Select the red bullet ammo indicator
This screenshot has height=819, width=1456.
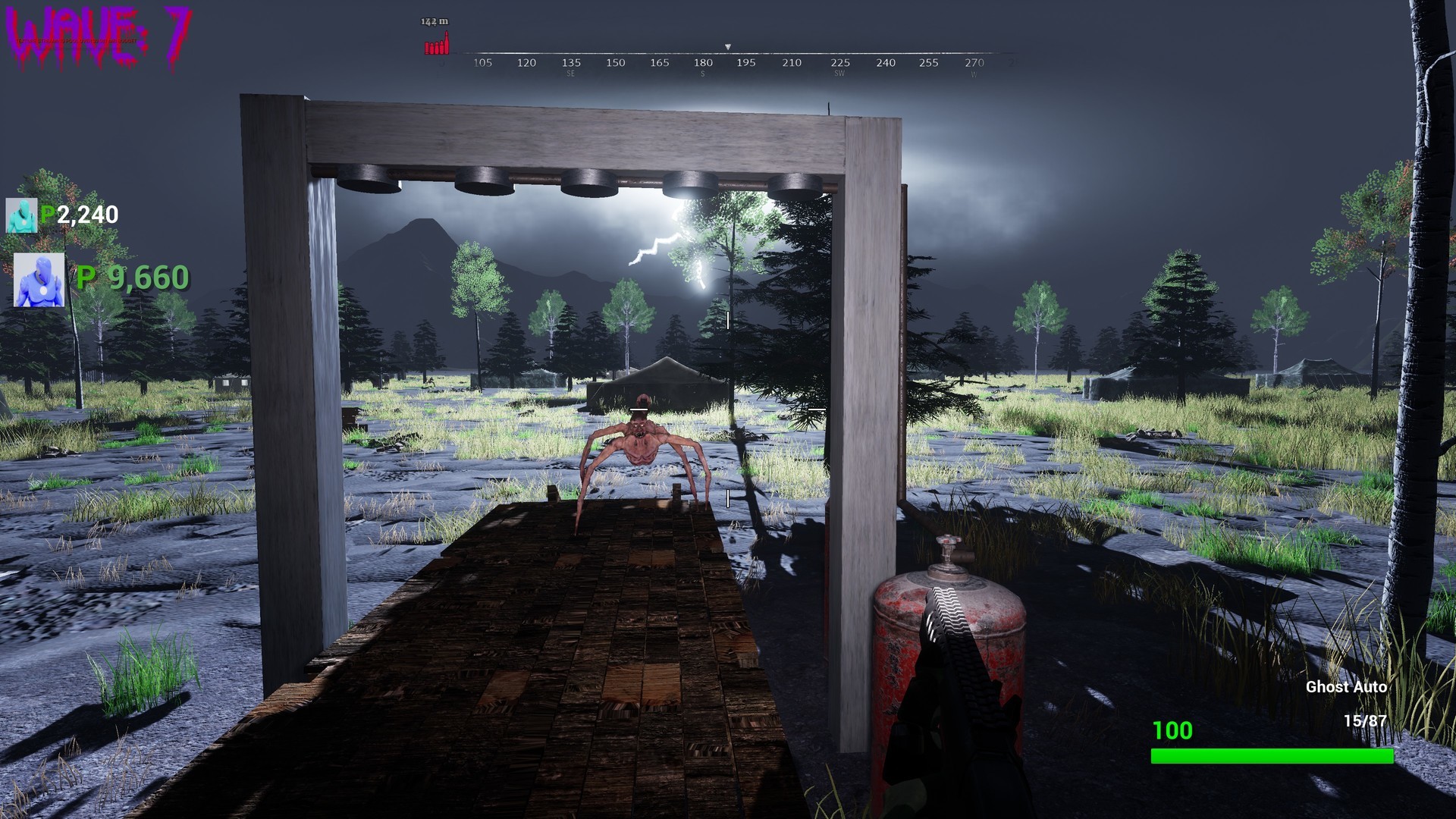(x=435, y=44)
